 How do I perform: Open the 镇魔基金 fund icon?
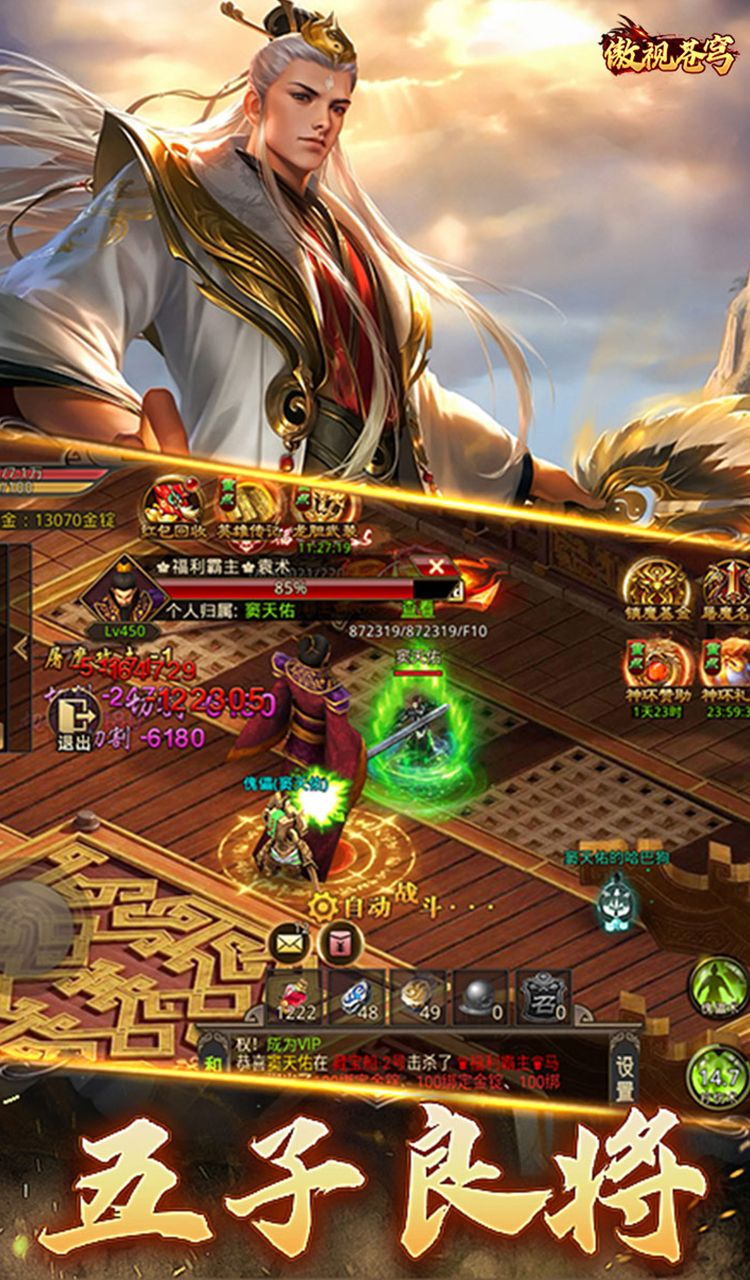click(x=658, y=587)
